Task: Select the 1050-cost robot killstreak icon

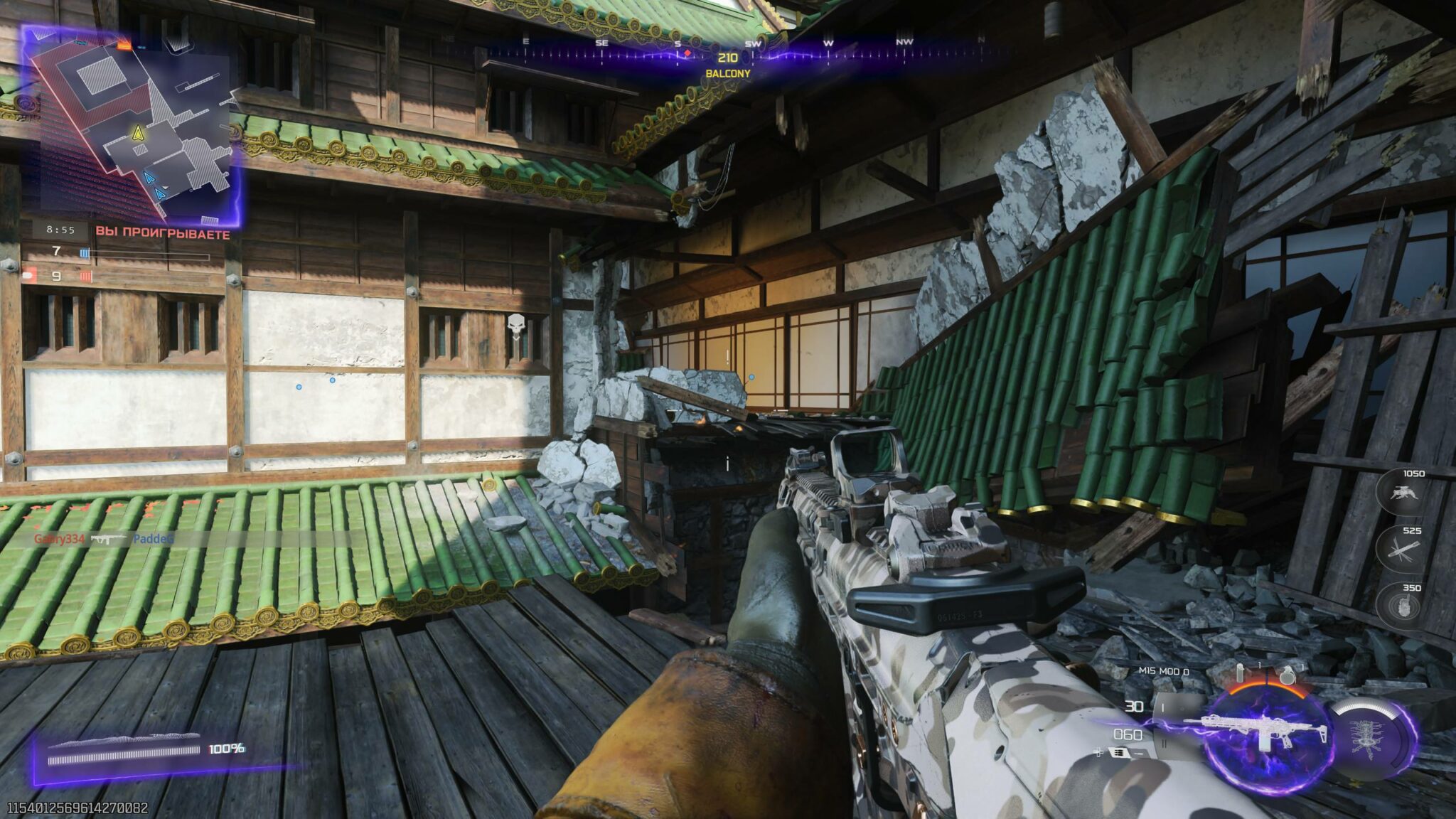Action: tap(1403, 491)
